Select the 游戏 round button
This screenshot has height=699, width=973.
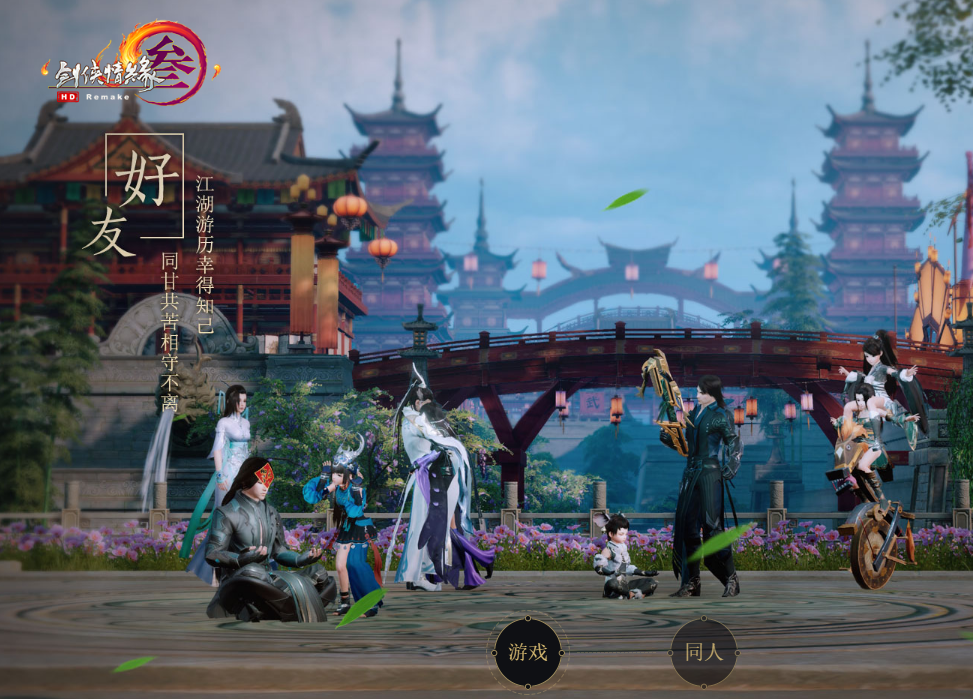pos(527,653)
